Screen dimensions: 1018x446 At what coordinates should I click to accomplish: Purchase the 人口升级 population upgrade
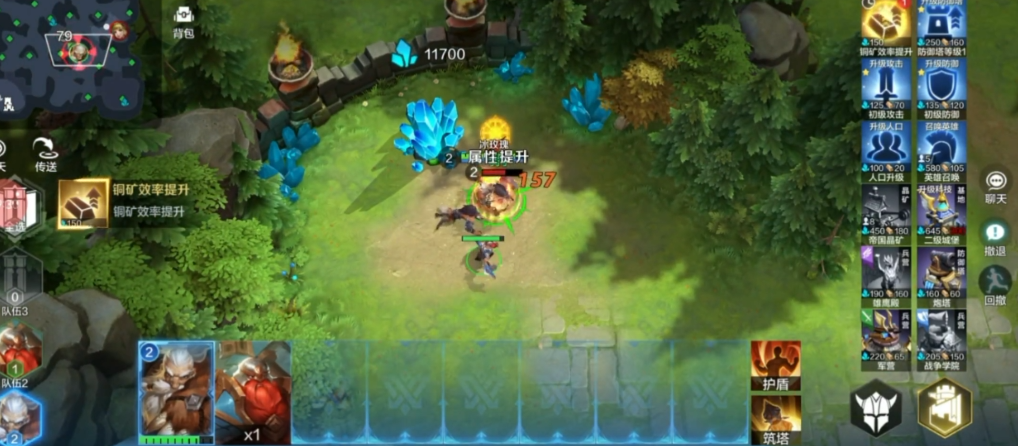[x=883, y=149]
